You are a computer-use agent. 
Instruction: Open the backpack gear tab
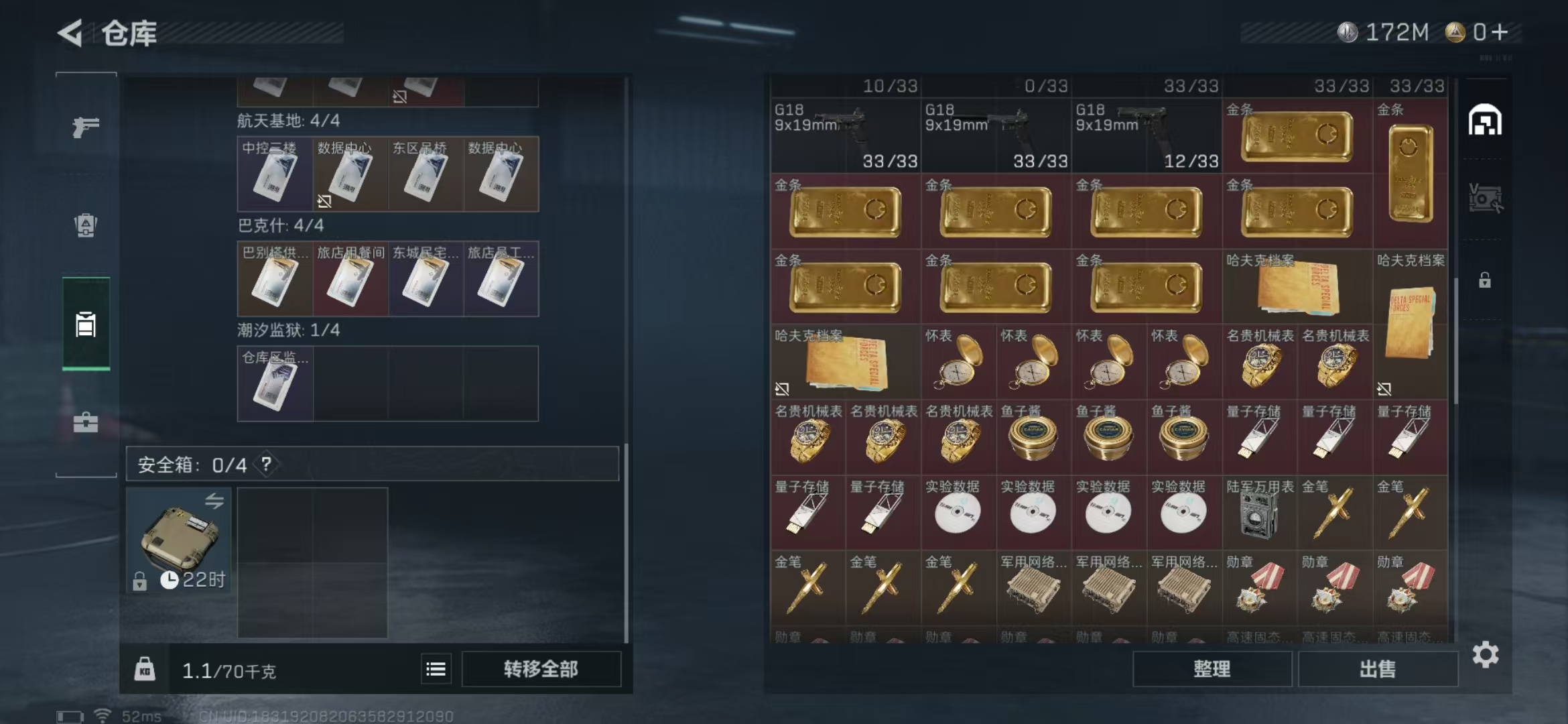point(86,225)
